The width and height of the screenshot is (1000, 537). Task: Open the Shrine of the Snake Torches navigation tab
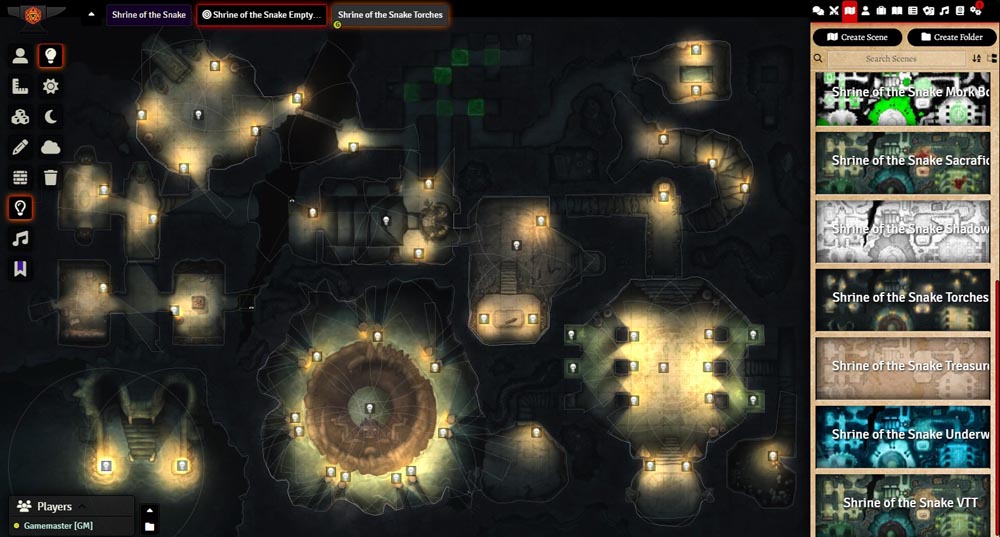tap(390, 15)
